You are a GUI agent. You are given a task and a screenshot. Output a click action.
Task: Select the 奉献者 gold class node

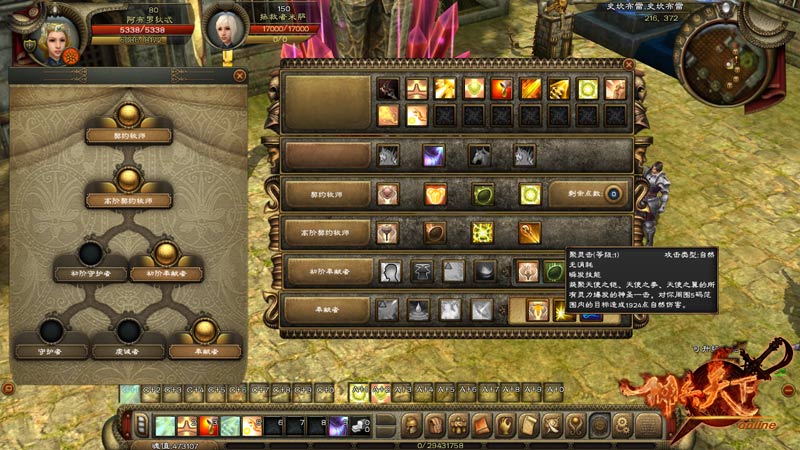[x=203, y=332]
